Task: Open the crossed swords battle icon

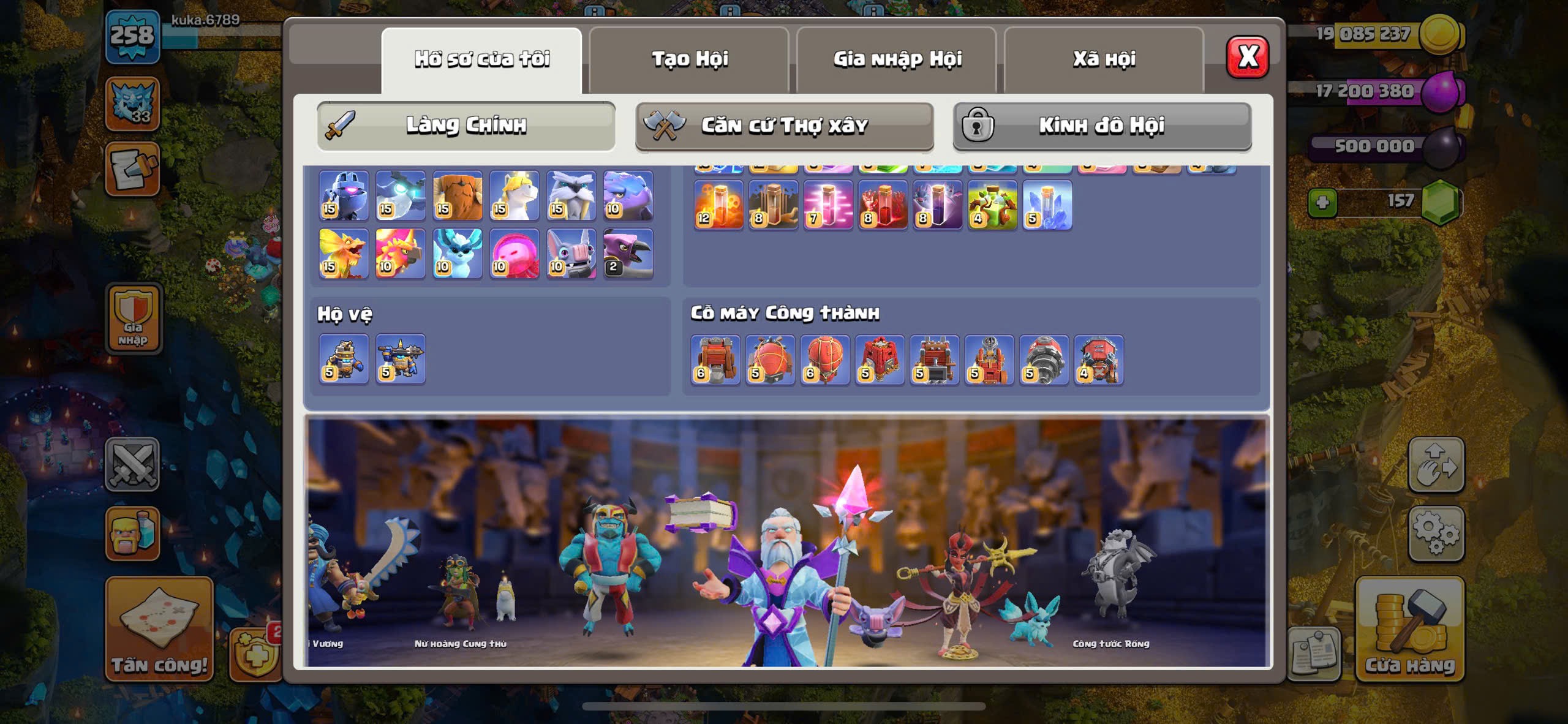Action: [x=132, y=464]
